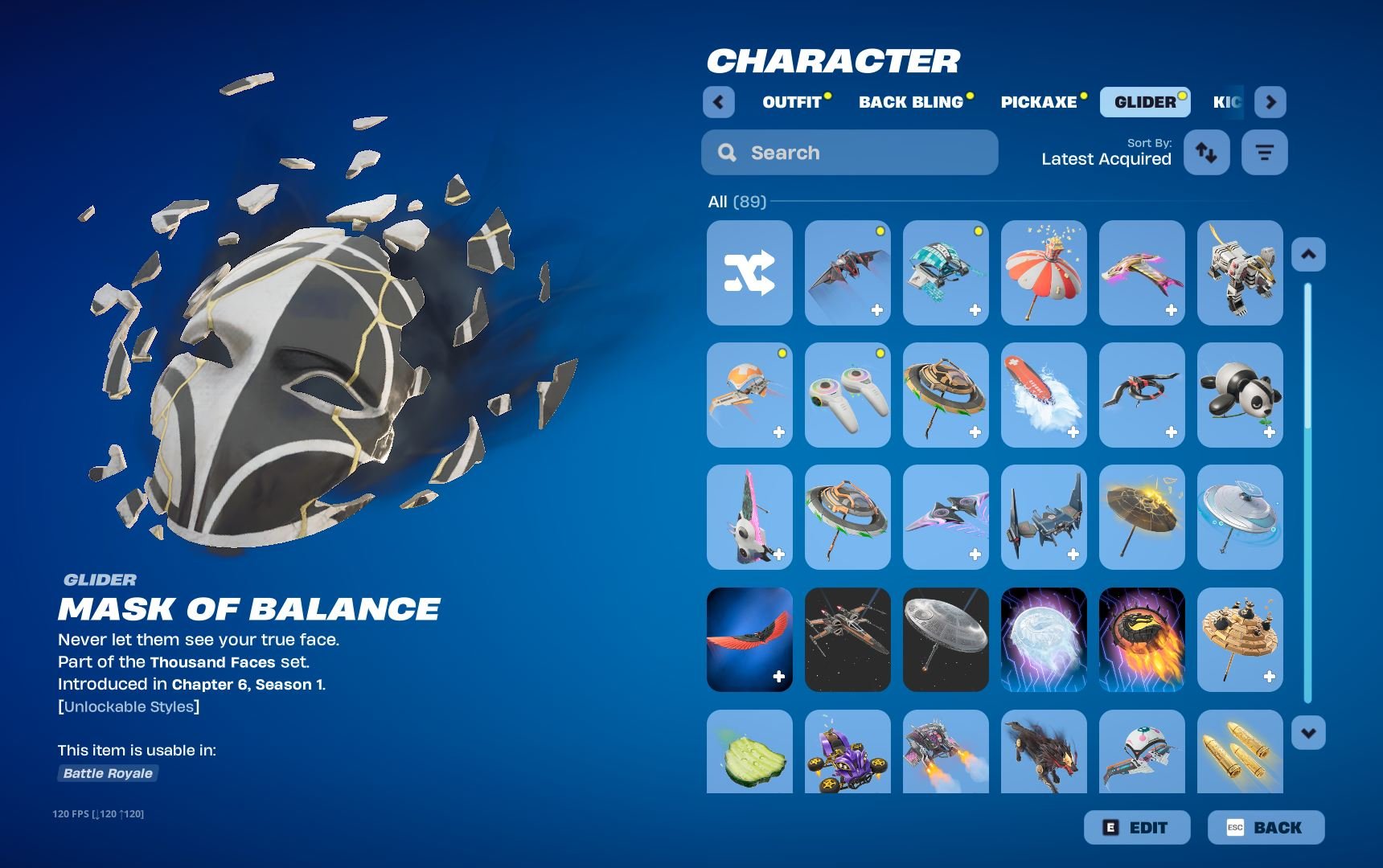The height and width of the screenshot is (868, 1383).
Task: Open the BACK BLING tab
Action: click(x=911, y=101)
